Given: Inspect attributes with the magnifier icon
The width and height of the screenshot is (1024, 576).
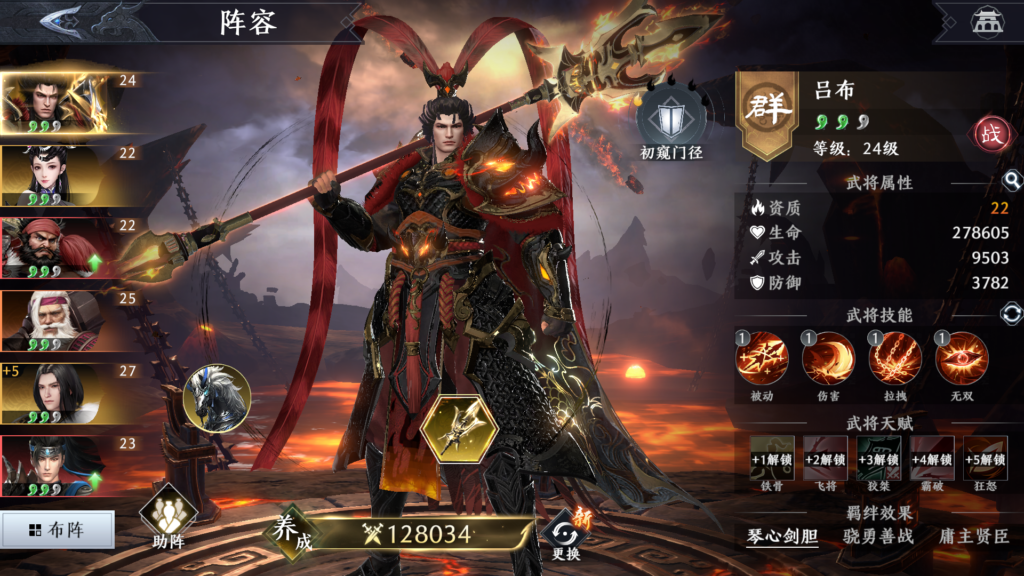Looking at the screenshot, I should (x=1012, y=181).
